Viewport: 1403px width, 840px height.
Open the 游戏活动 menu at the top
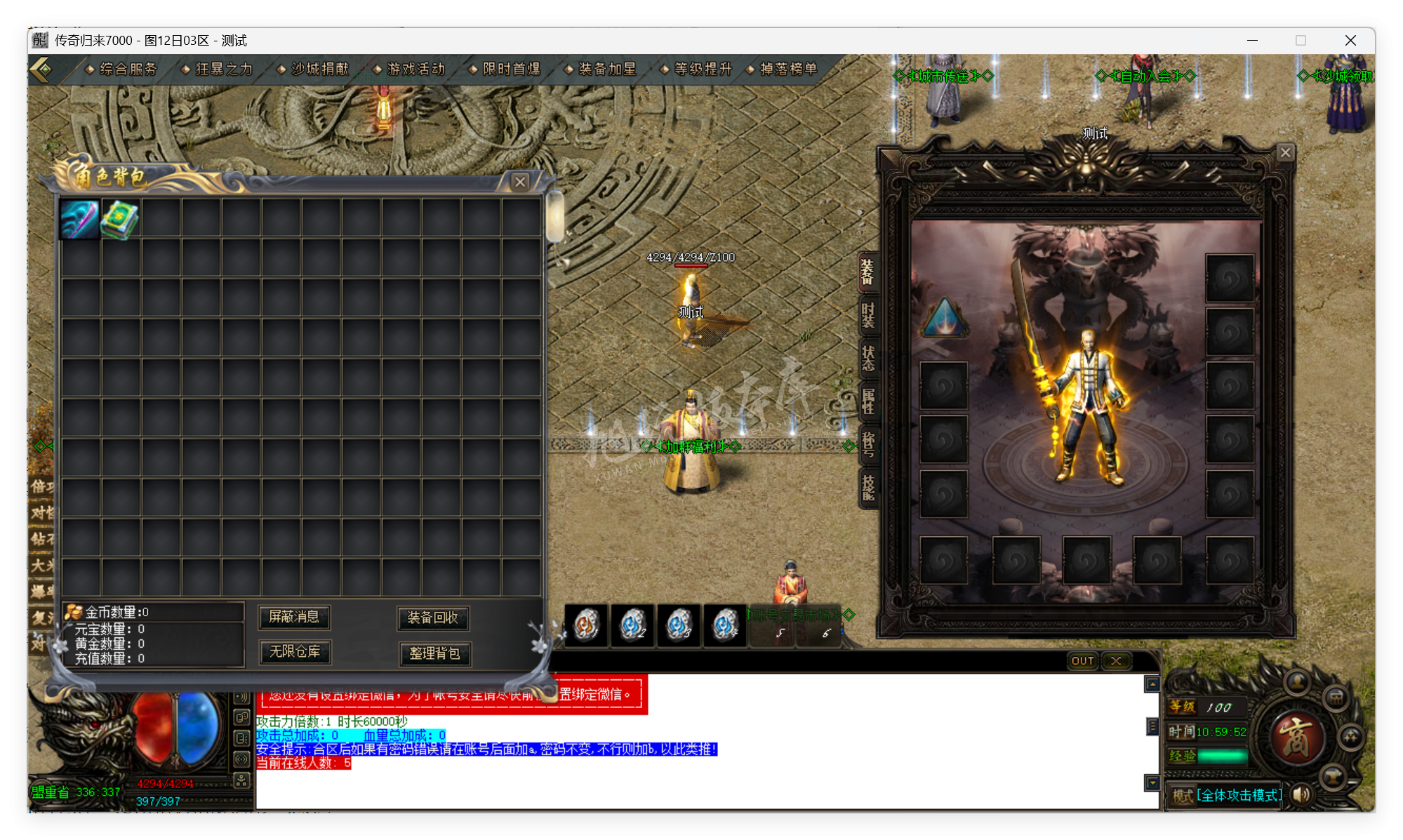[x=415, y=69]
